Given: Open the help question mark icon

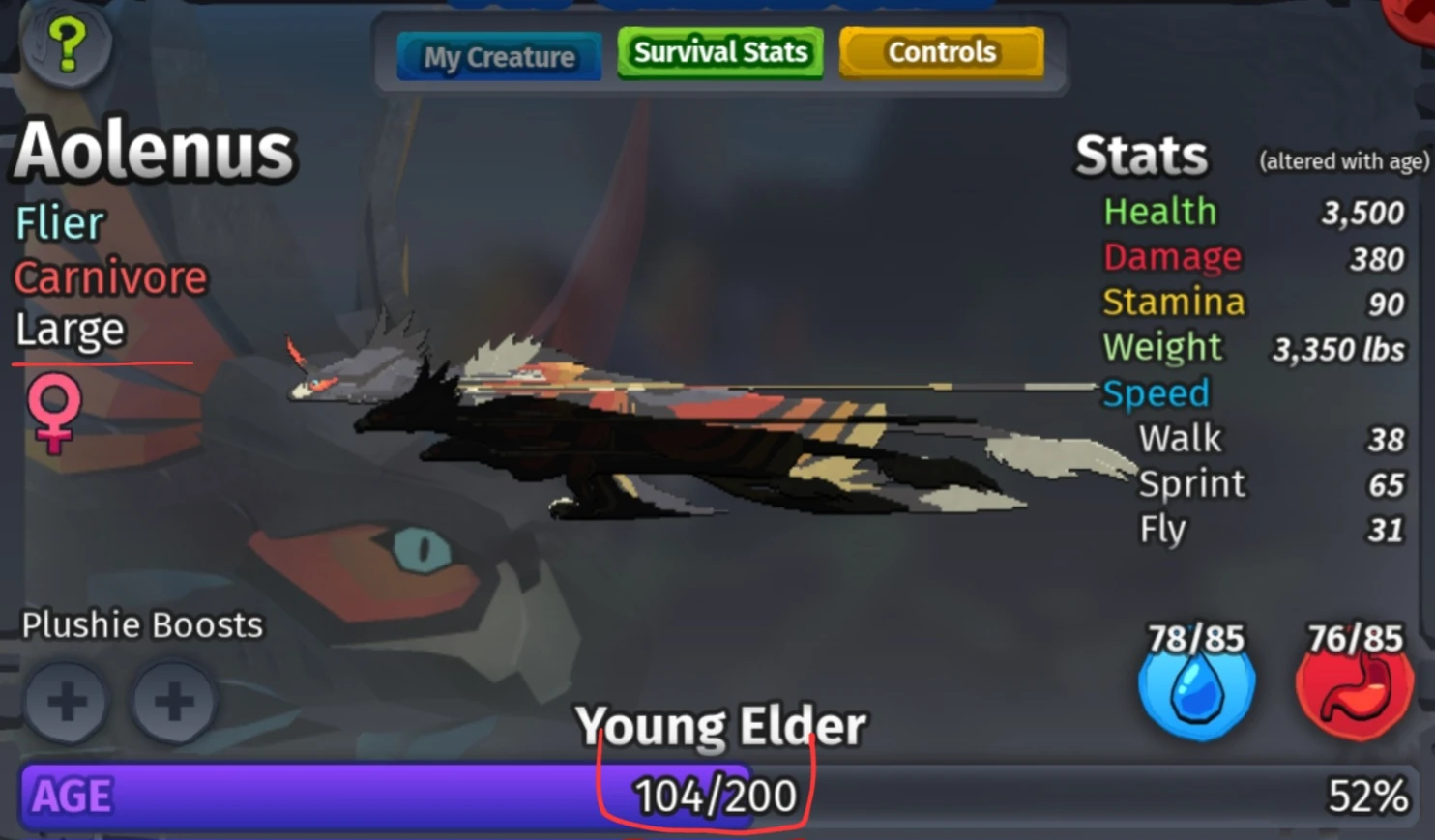Looking at the screenshot, I should click(66, 43).
